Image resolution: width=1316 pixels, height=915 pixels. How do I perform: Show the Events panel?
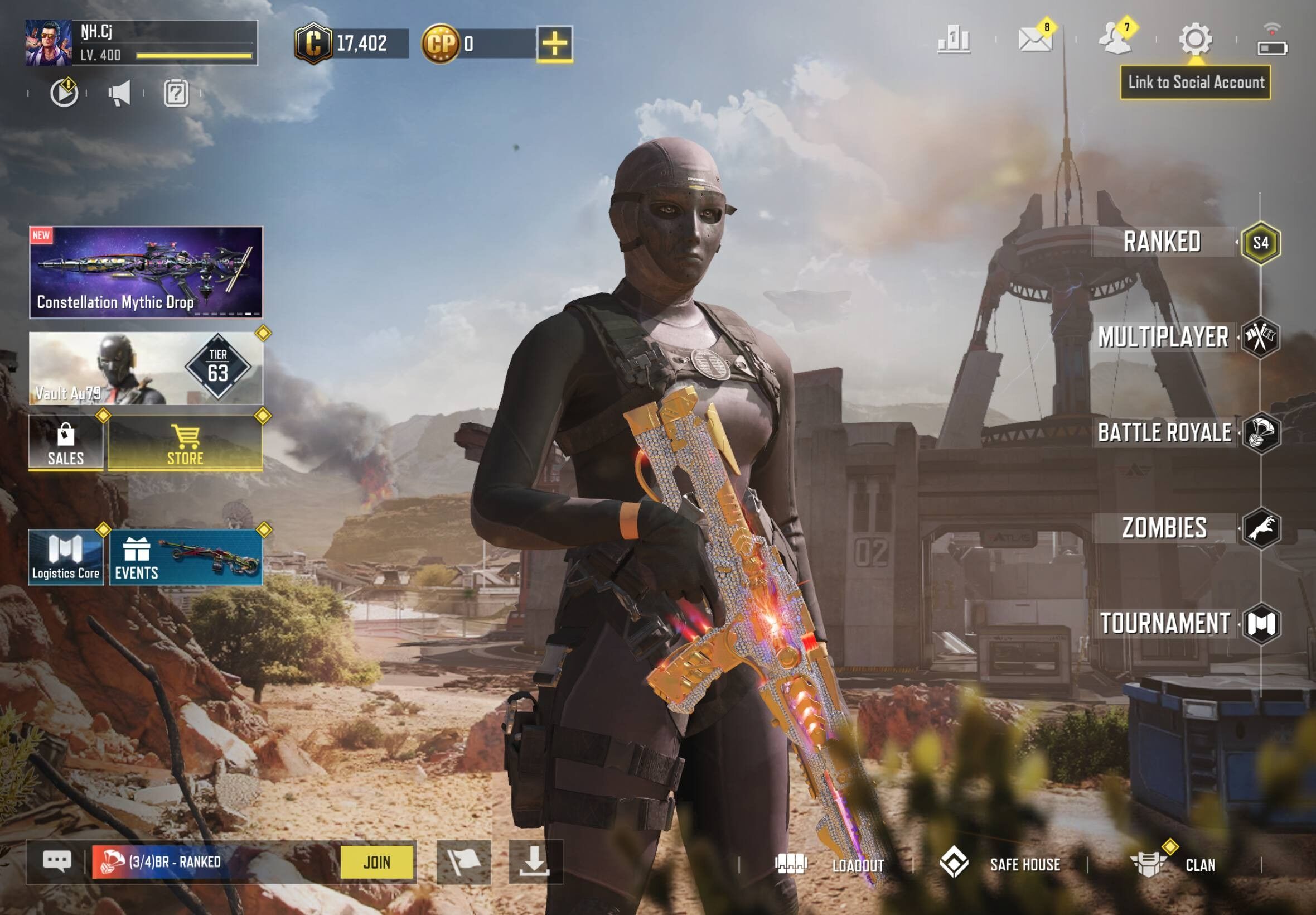[186, 557]
